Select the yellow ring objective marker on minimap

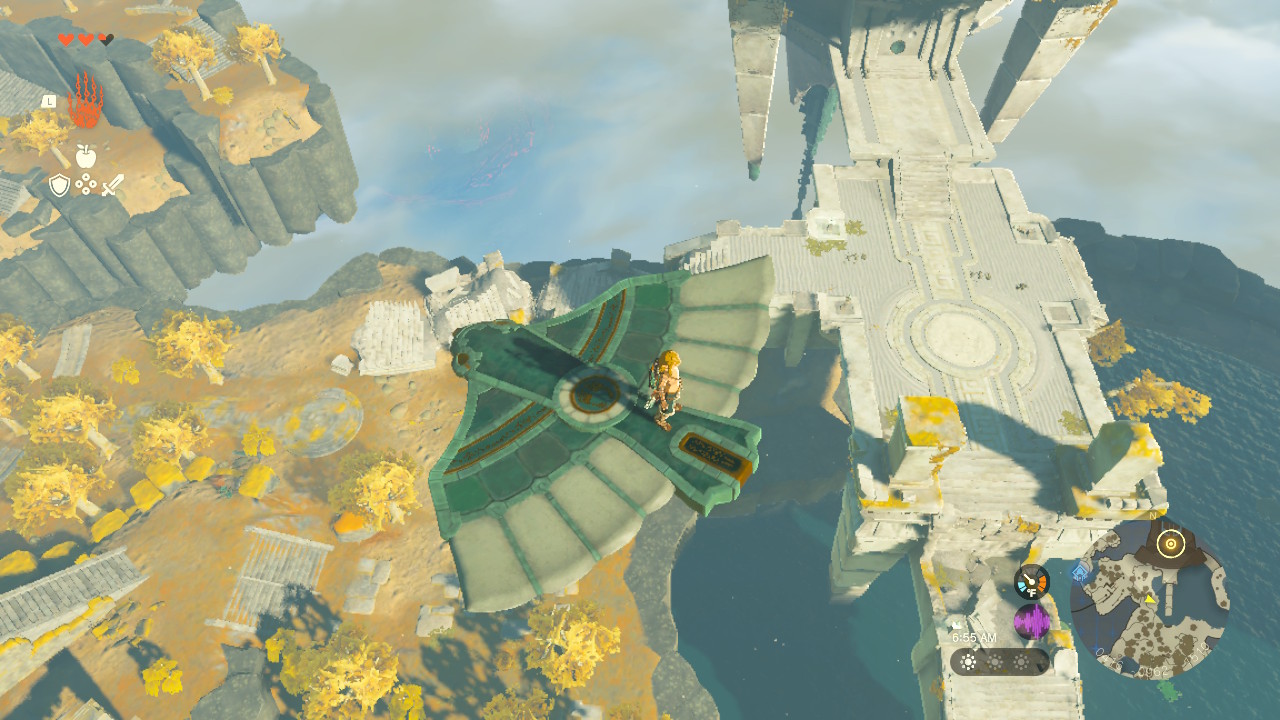[1170, 544]
